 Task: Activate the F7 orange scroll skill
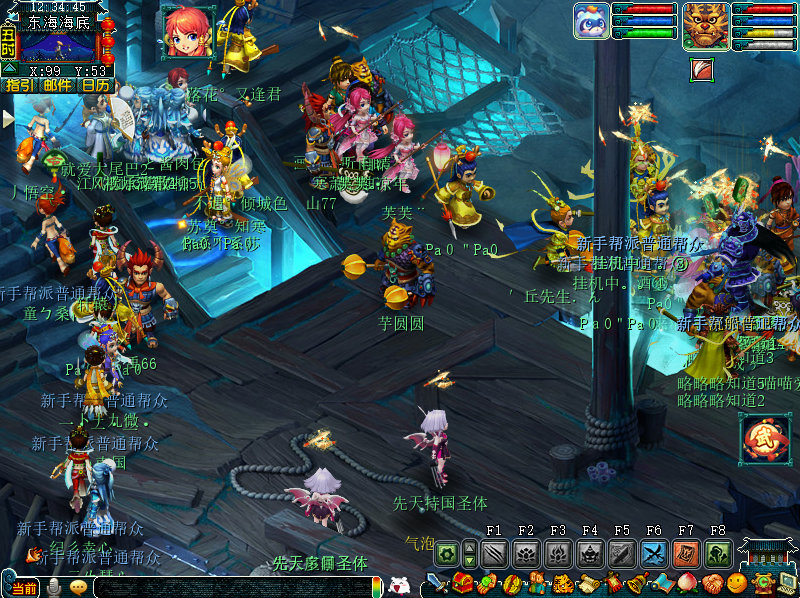[686, 554]
